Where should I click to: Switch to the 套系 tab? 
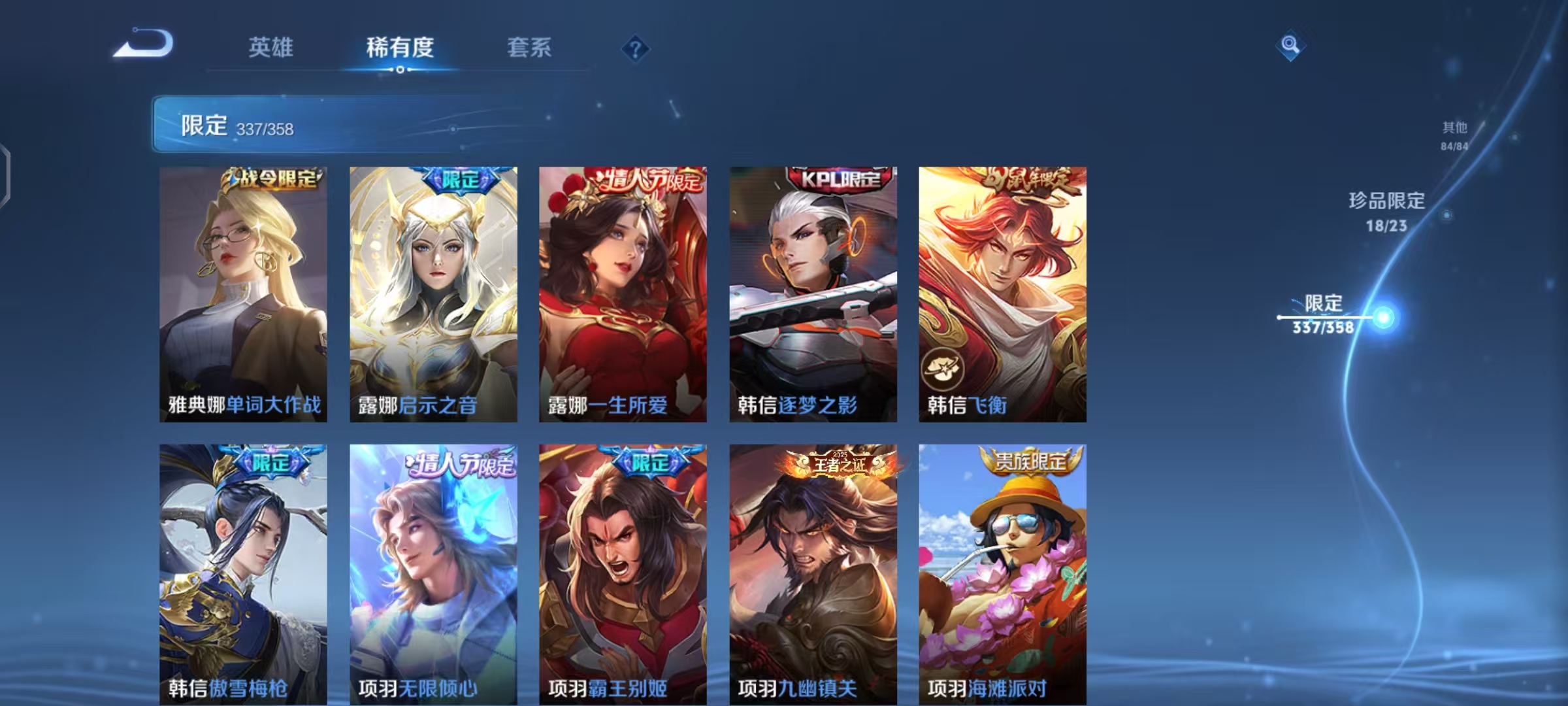pos(530,48)
